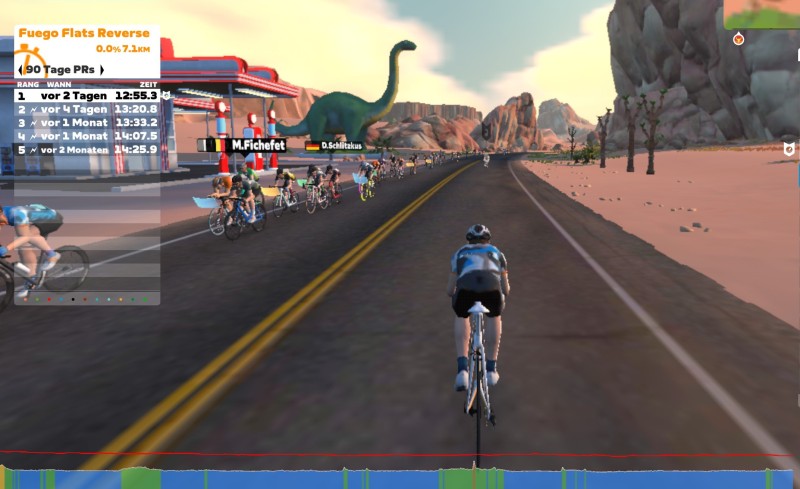Screen dimensions: 800x489
Task: Select the rank 3 PR row 13:33.2
Action: (87, 122)
